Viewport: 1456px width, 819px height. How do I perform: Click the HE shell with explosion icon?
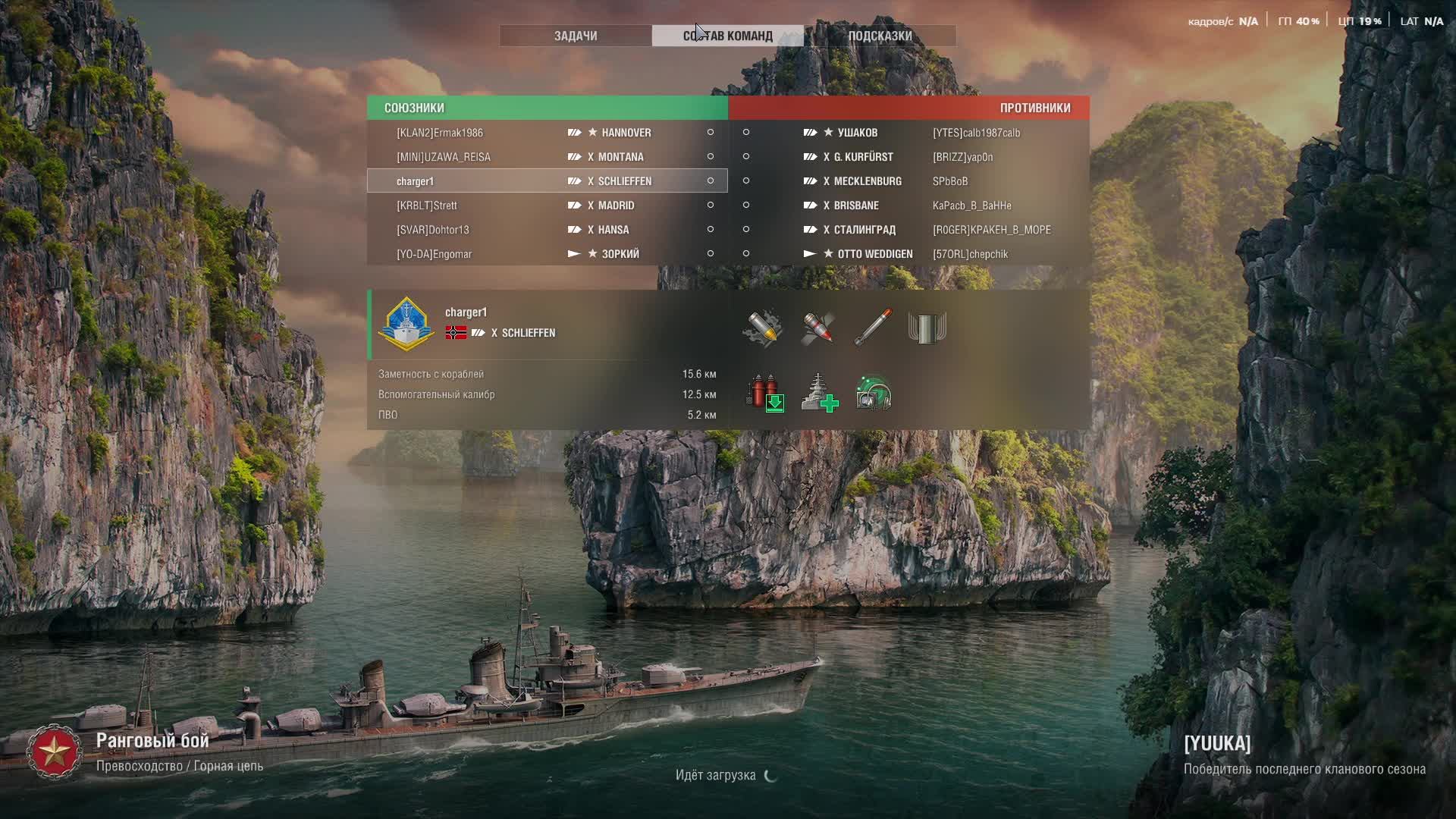(763, 328)
